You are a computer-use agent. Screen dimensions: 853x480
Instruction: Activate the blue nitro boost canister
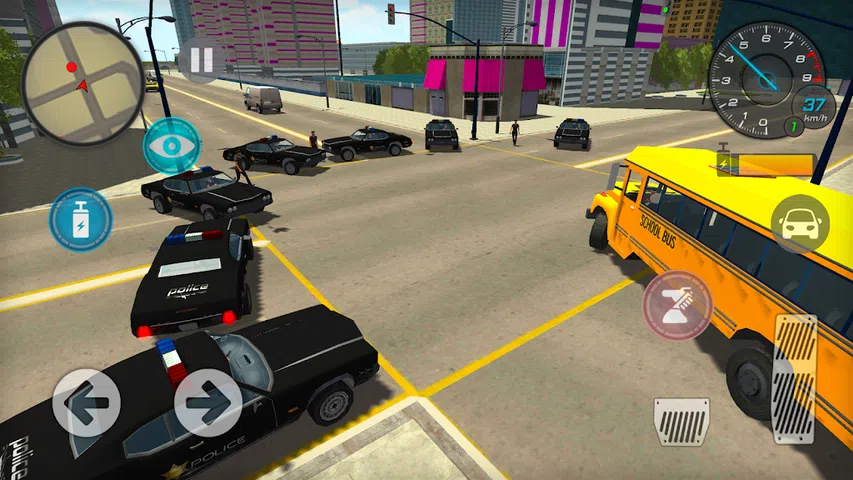[x=80, y=220]
